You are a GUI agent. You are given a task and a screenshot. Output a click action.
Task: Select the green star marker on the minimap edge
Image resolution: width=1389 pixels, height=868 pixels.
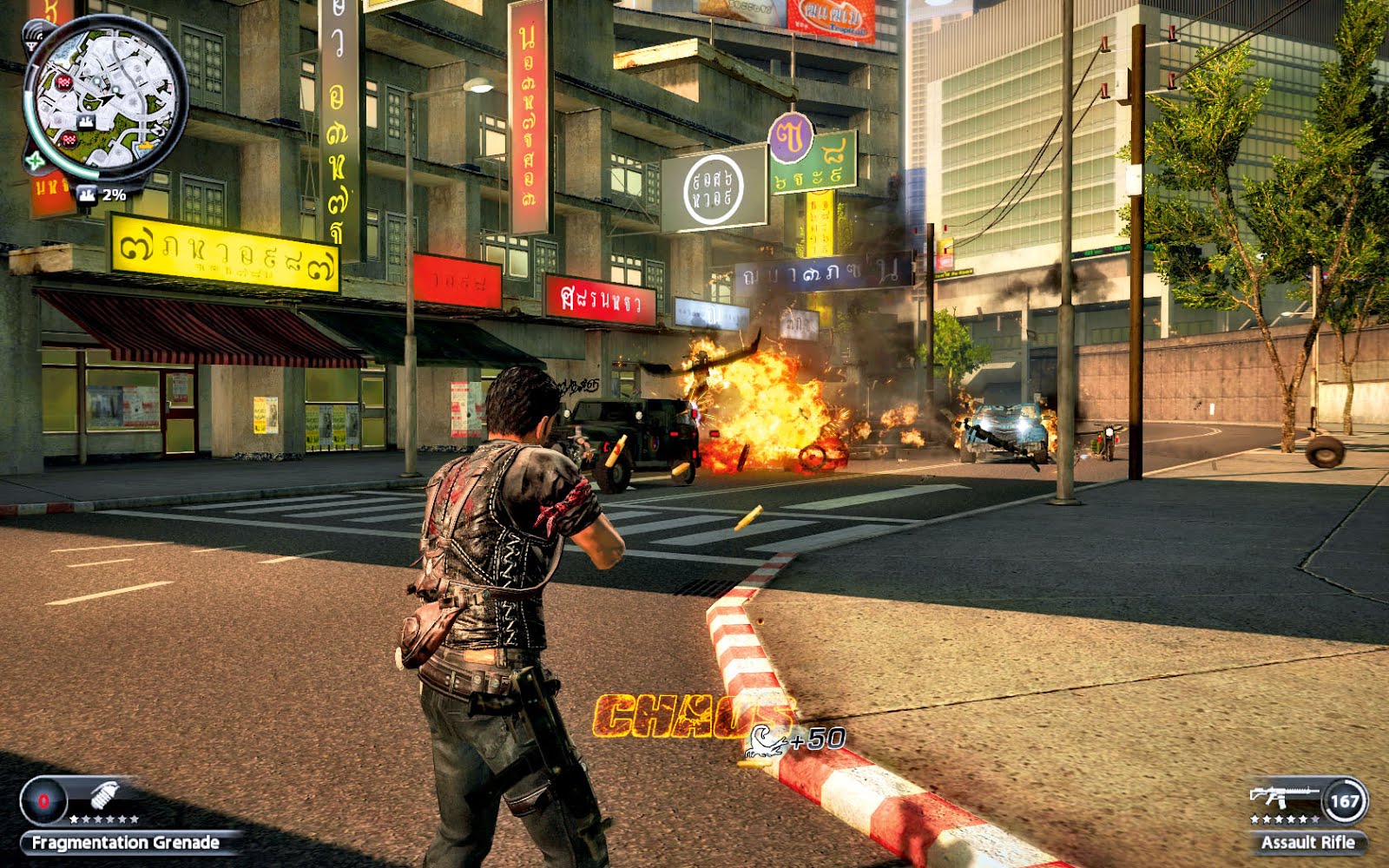click(x=34, y=161)
